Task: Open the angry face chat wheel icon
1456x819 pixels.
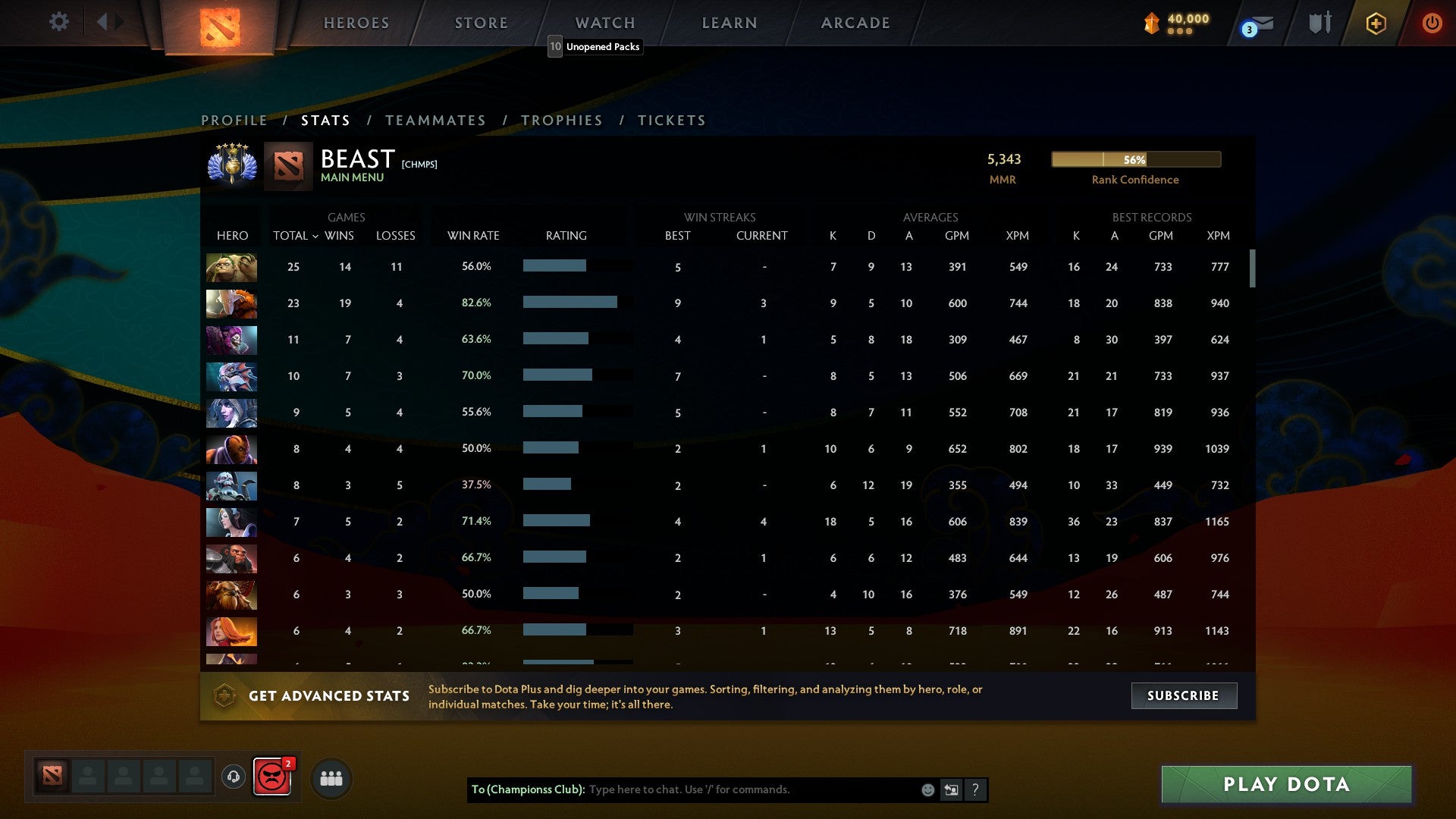Action: (x=273, y=778)
